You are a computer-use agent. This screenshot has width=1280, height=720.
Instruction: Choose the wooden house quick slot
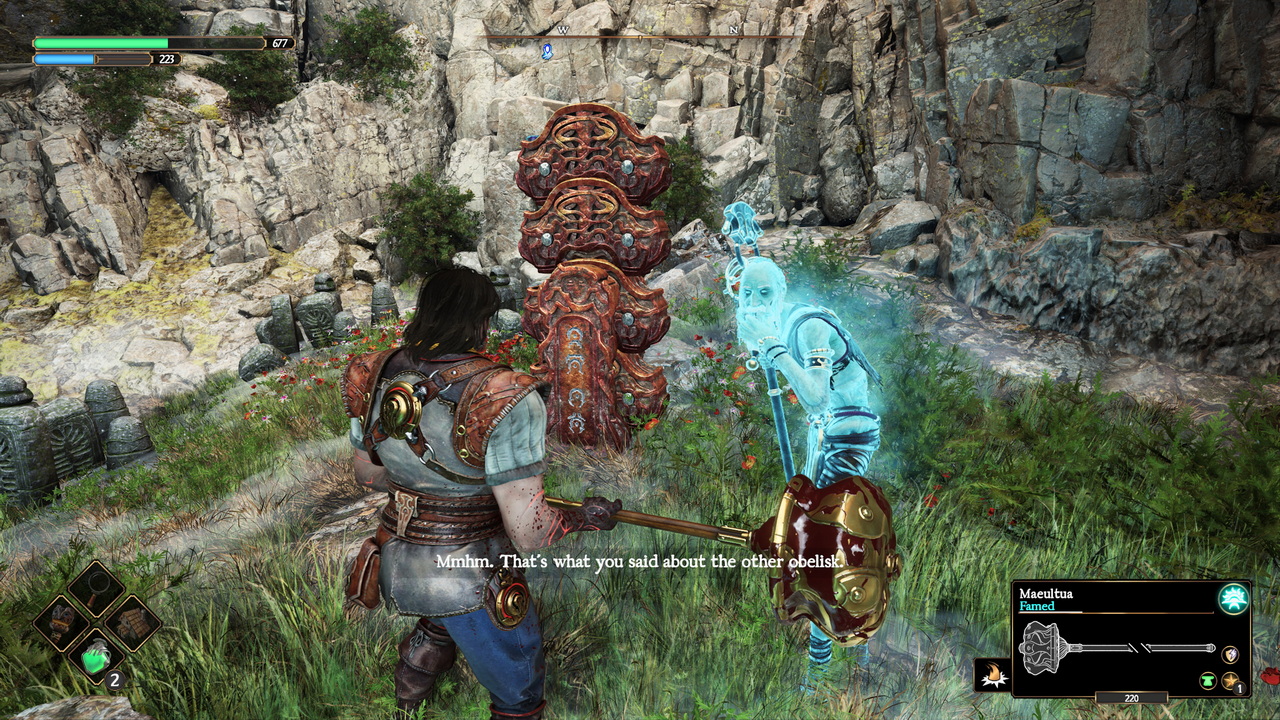pyautogui.click(x=131, y=622)
